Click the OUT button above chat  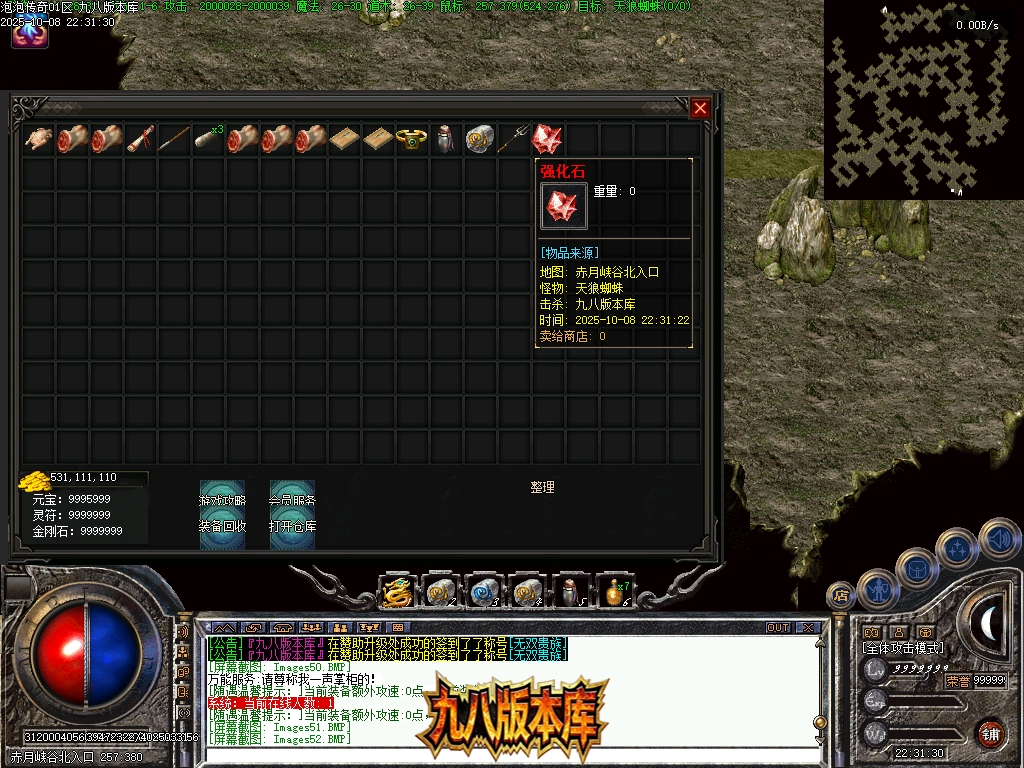tap(778, 628)
